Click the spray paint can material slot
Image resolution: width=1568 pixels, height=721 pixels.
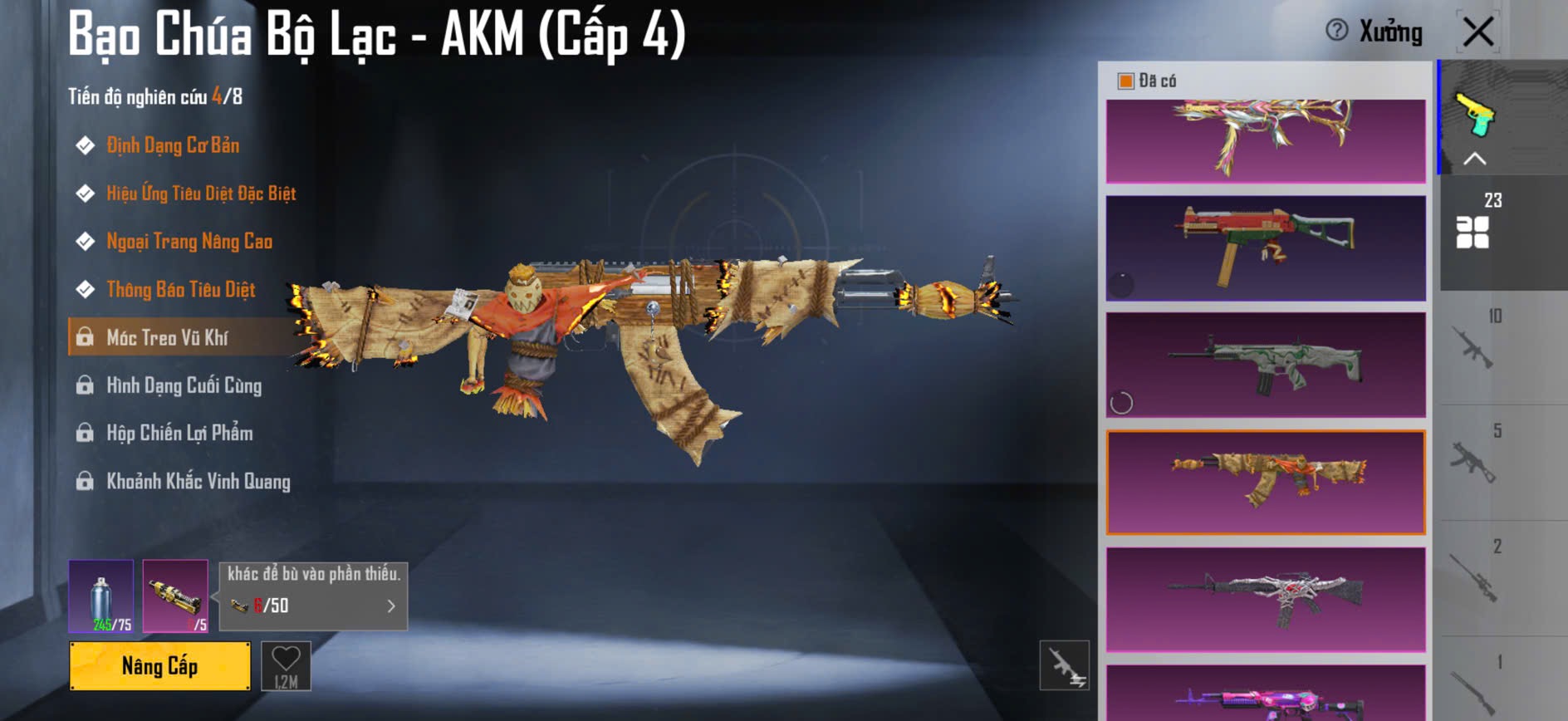100,596
